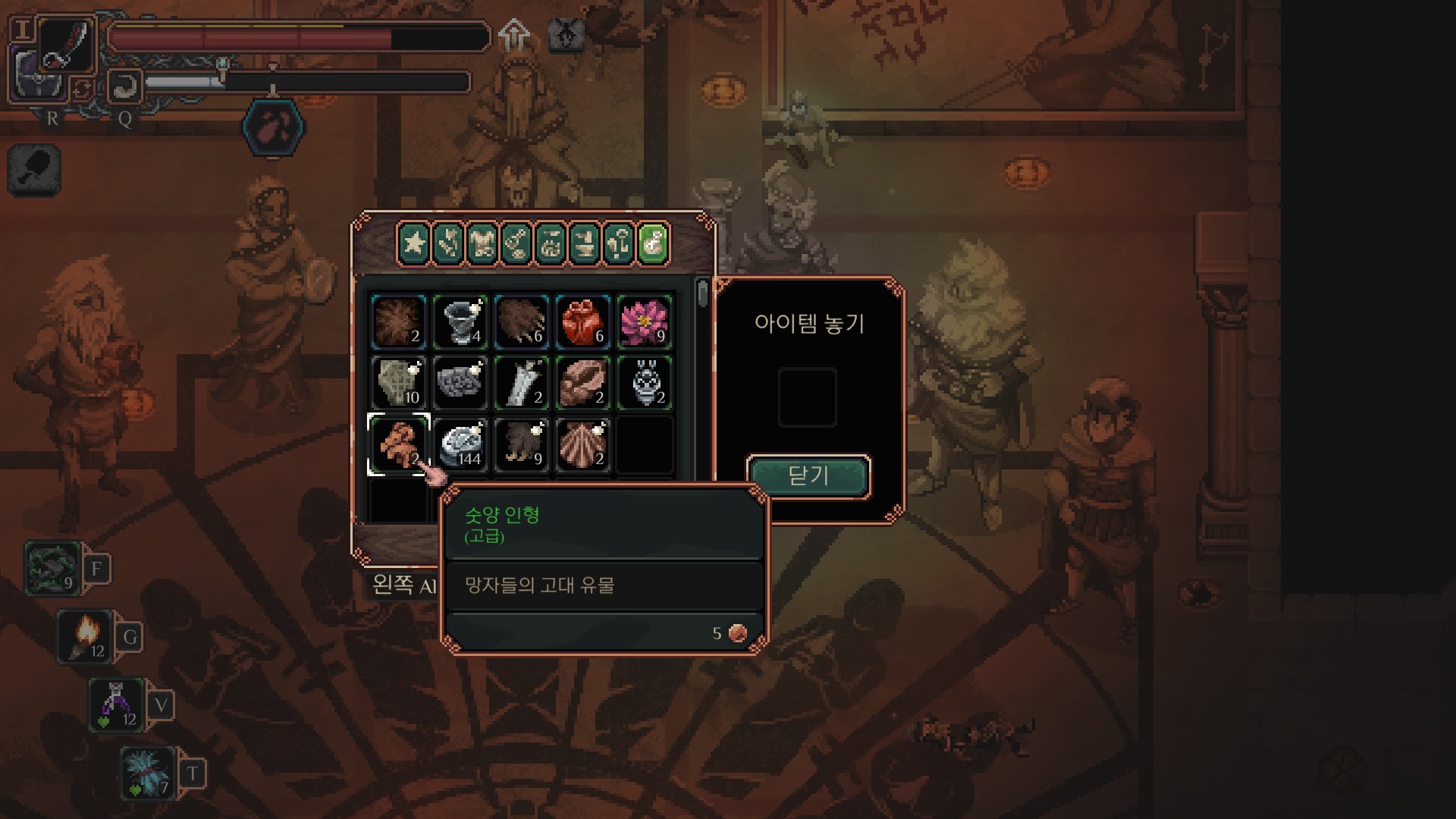Select the red heart organ item
The height and width of the screenshot is (819, 1456).
pos(582,322)
